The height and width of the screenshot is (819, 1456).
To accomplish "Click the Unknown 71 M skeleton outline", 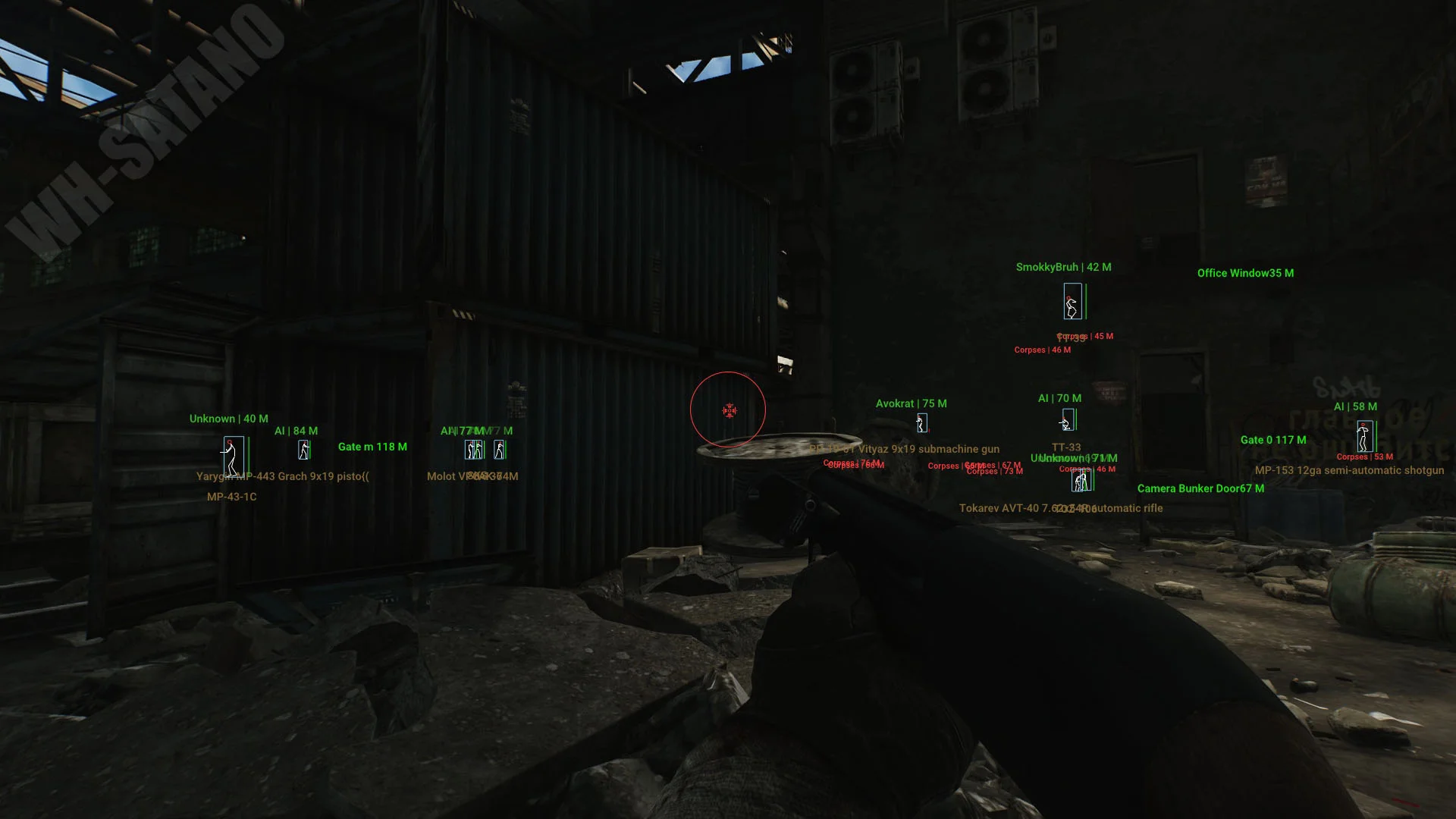I will (x=1081, y=482).
